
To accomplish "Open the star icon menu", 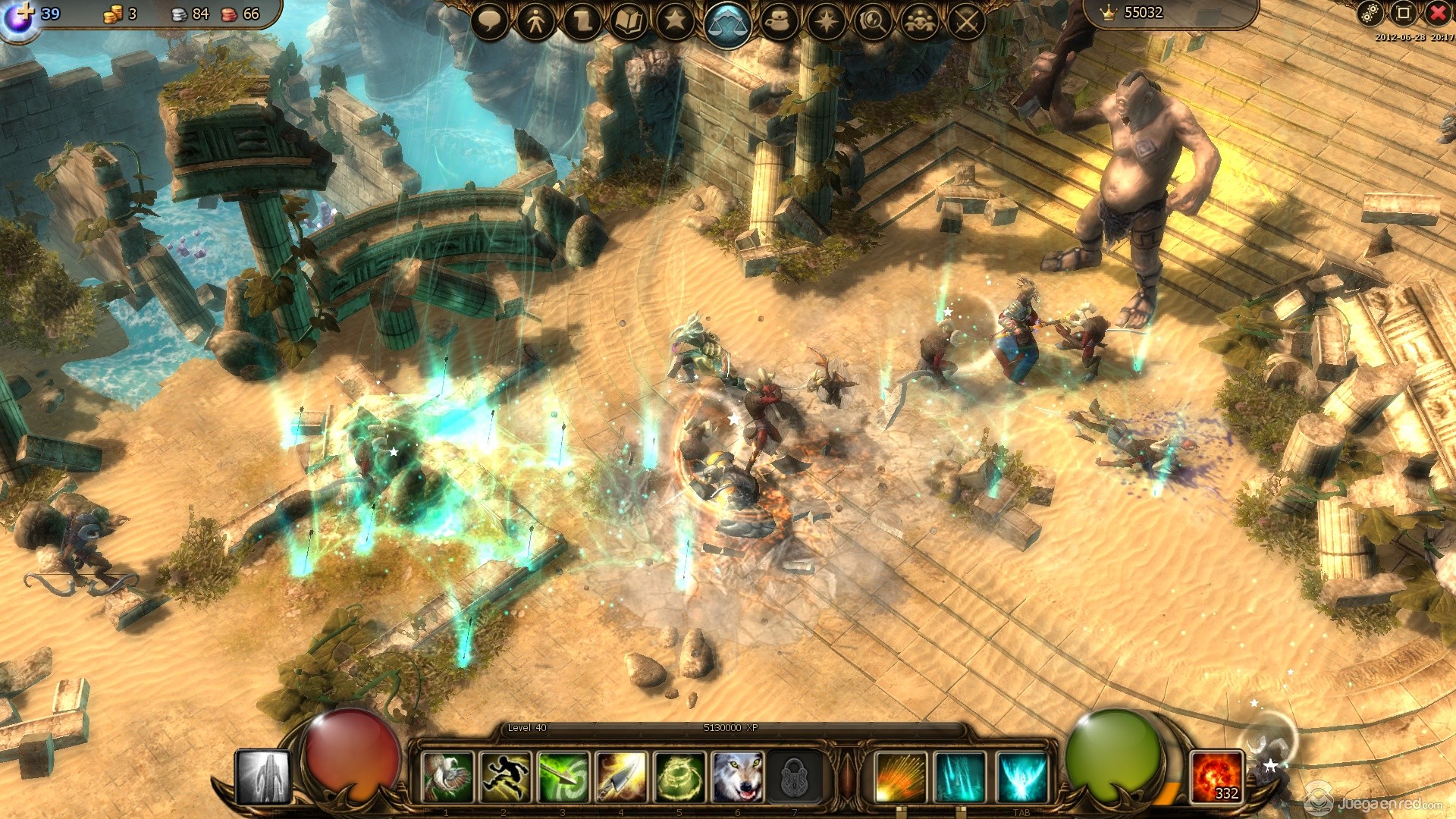I will tap(675, 22).
